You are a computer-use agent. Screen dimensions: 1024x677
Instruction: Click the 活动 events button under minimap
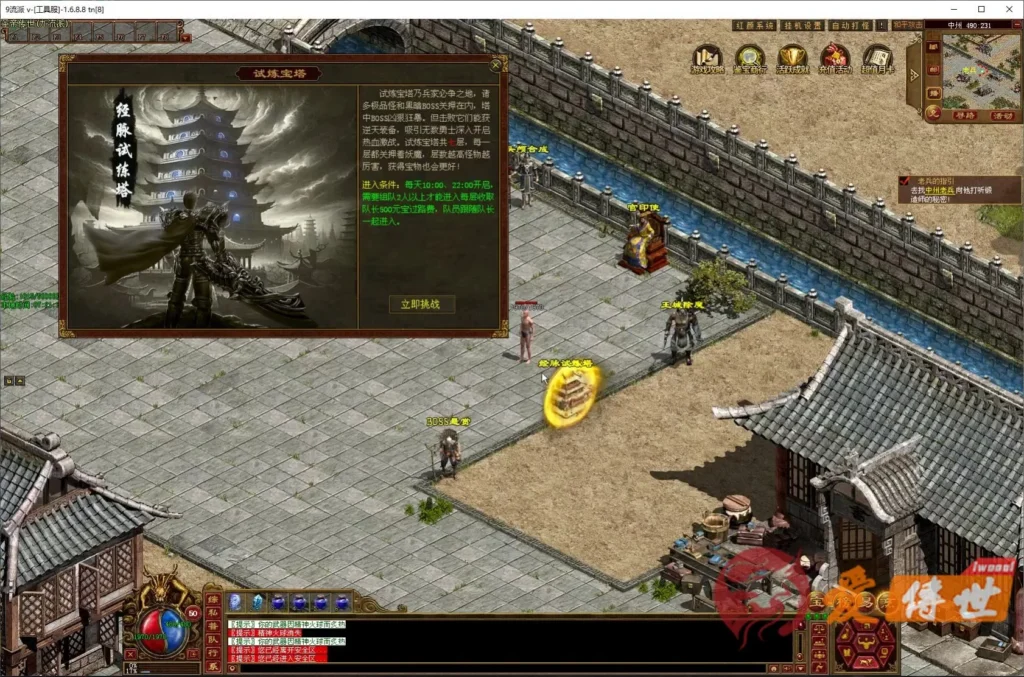coord(1001,115)
